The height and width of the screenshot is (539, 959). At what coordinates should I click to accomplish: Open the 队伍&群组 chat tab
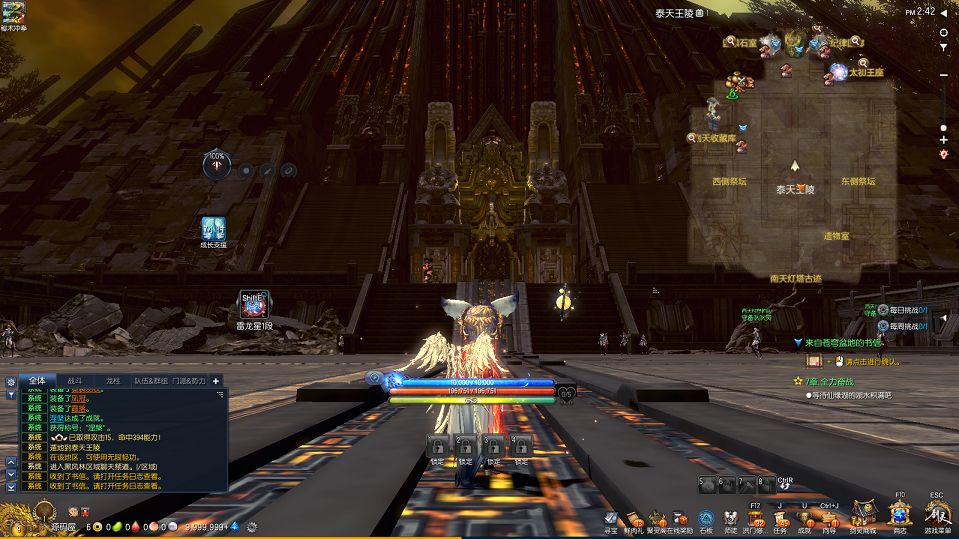(x=148, y=381)
